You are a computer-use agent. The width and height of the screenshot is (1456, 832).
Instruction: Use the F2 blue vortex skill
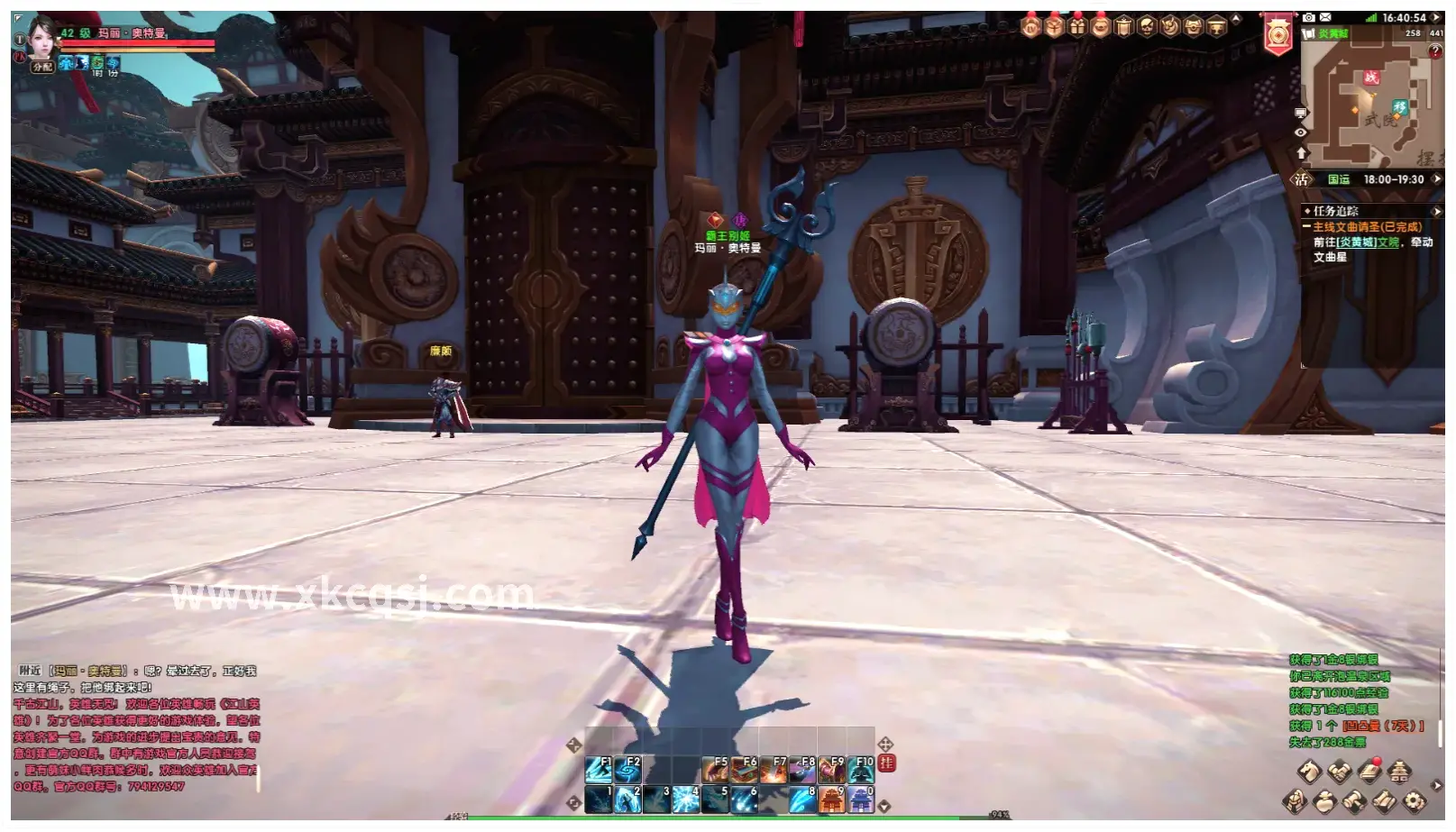(x=627, y=769)
